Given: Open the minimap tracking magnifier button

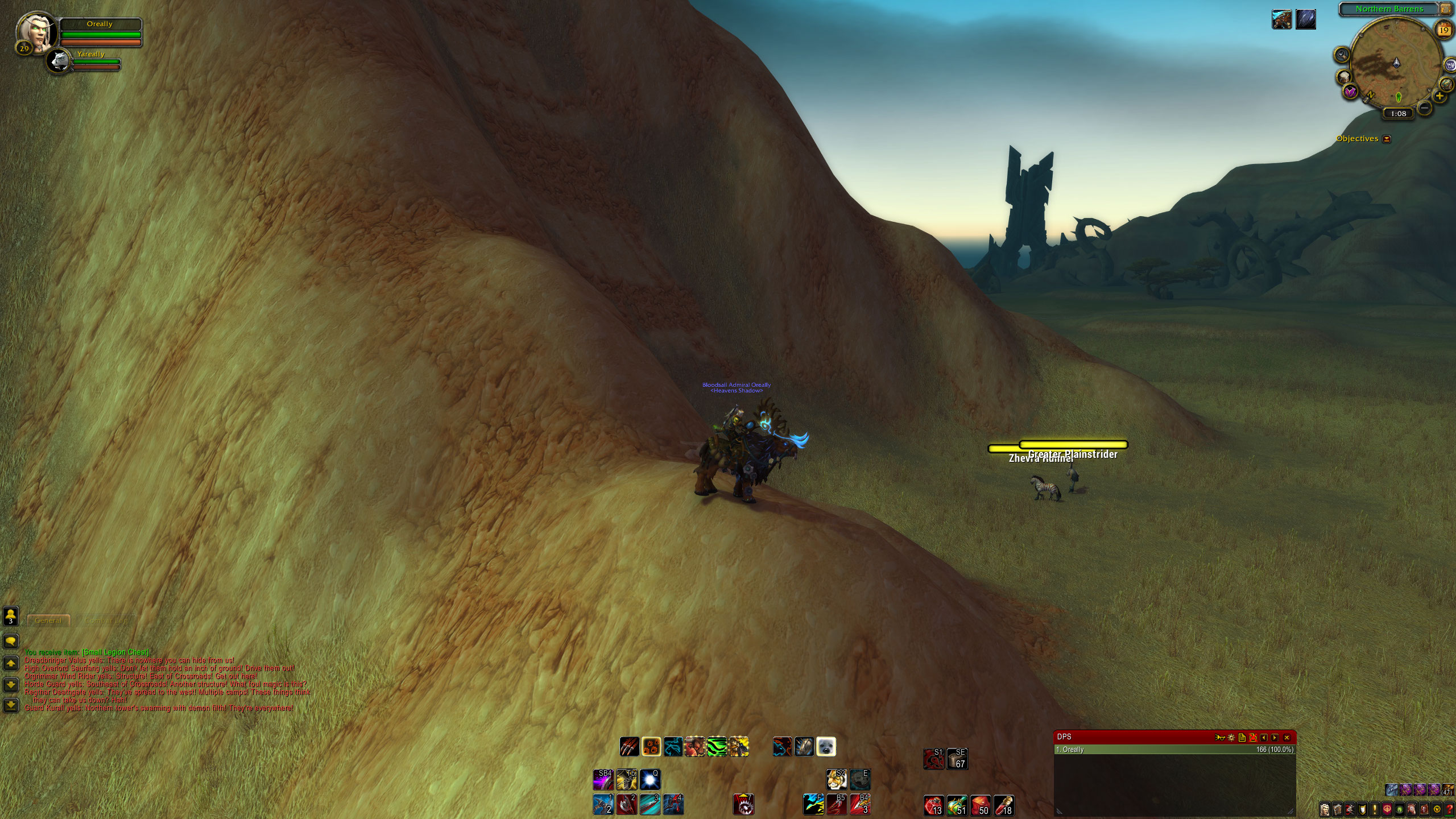Looking at the screenshot, I should click(x=1342, y=55).
